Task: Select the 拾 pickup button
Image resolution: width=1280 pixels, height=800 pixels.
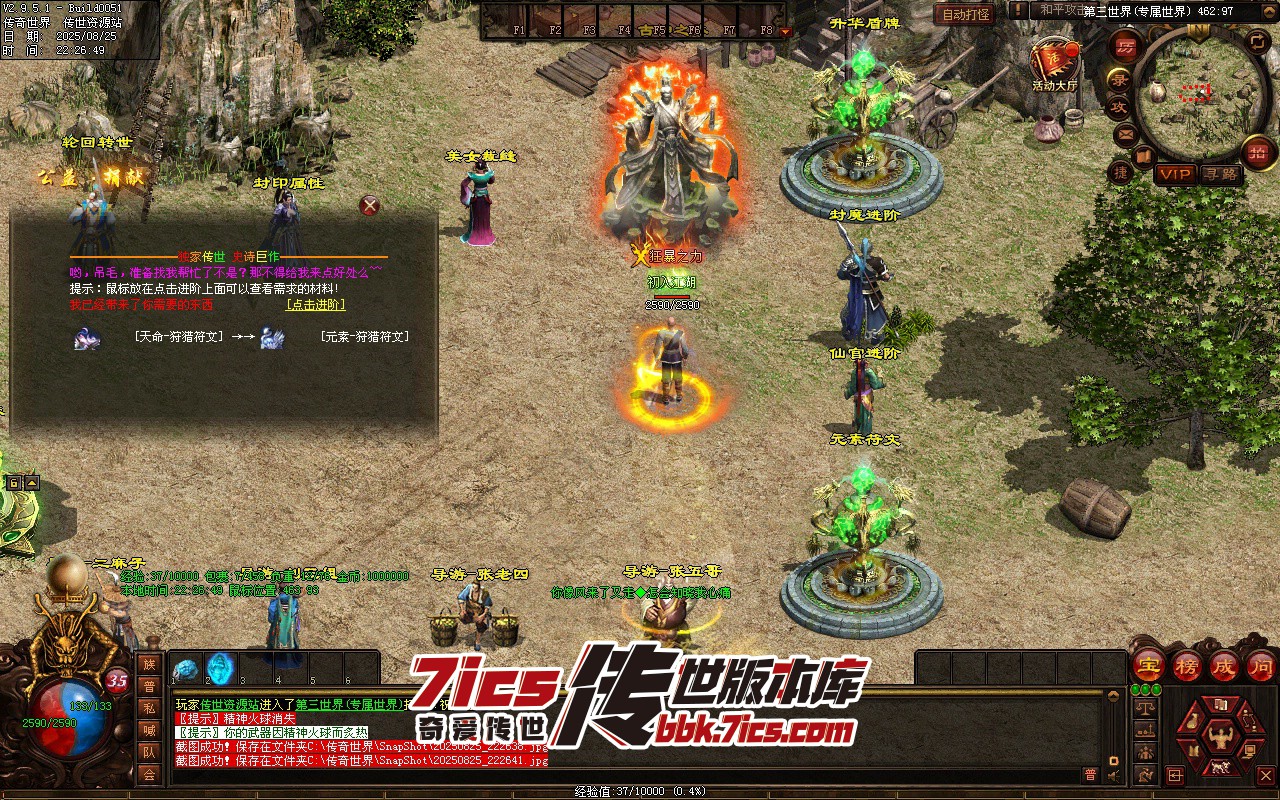Action: coord(1258,153)
